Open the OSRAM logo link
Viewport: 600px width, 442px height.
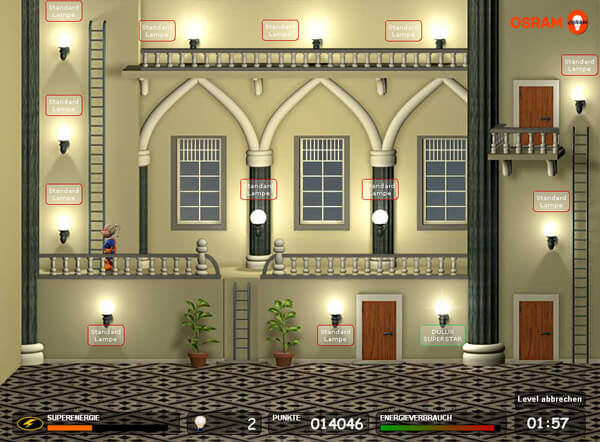tap(549, 21)
